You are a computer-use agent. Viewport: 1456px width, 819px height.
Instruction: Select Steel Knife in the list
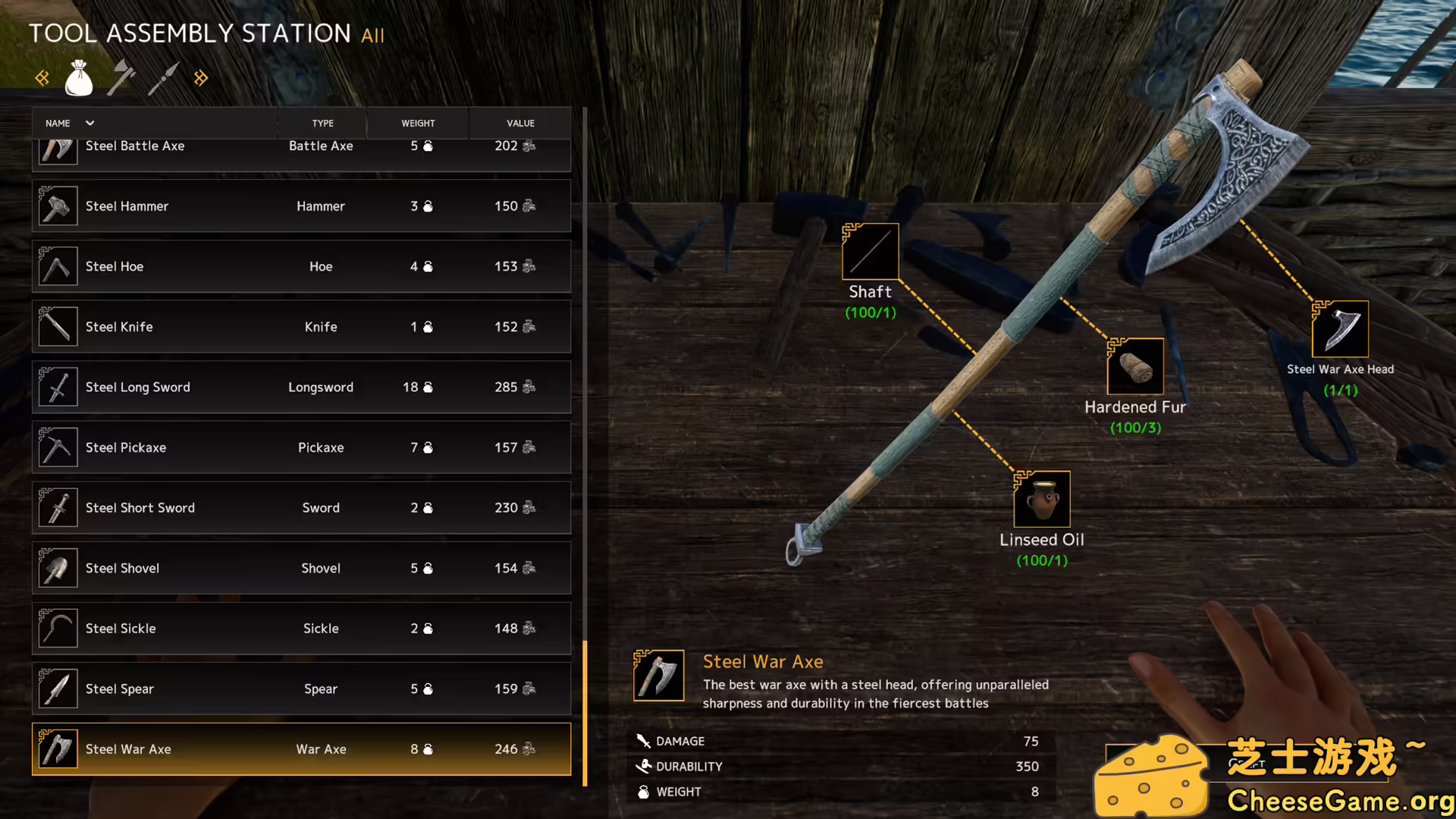click(x=301, y=327)
